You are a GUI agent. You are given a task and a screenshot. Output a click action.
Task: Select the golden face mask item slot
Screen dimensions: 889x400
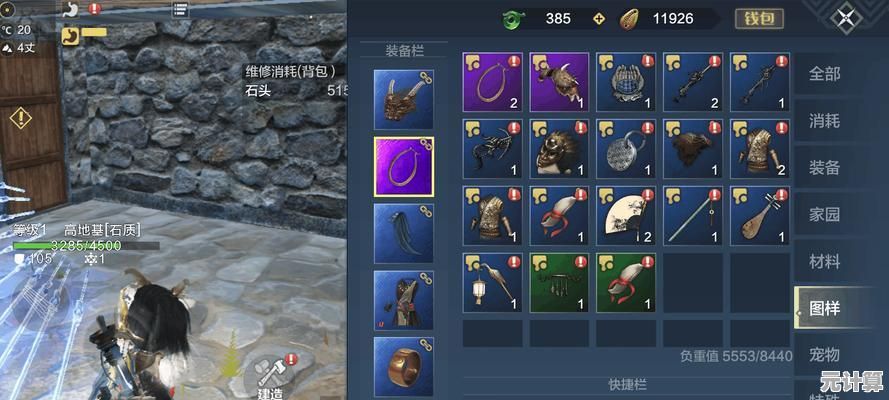click(559, 148)
